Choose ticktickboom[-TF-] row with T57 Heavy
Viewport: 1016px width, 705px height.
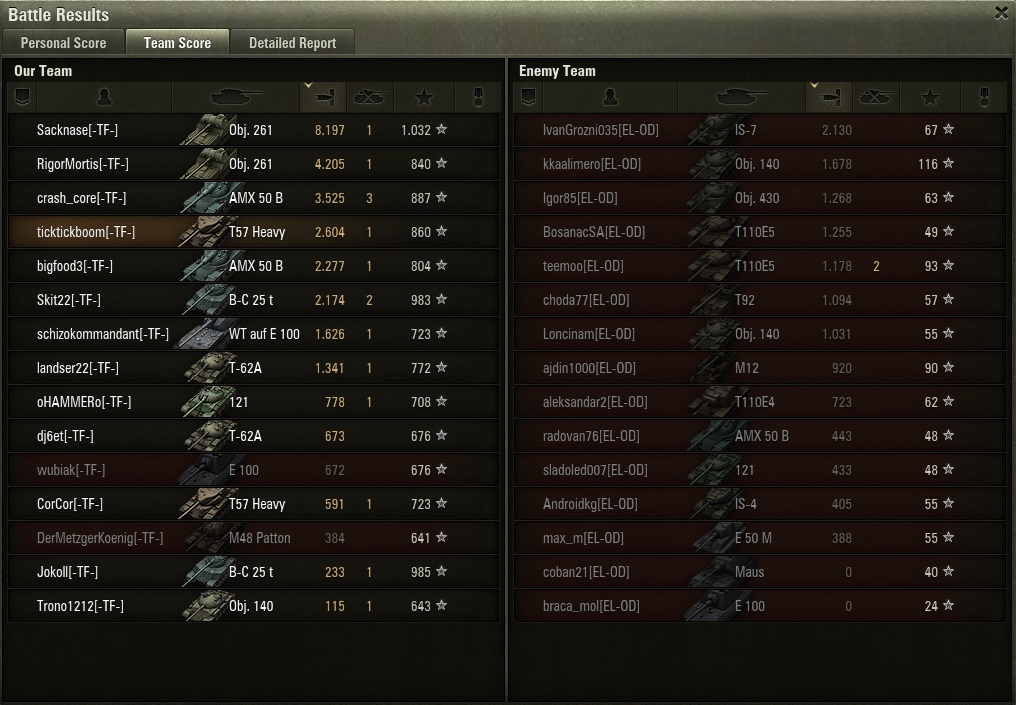tap(252, 232)
